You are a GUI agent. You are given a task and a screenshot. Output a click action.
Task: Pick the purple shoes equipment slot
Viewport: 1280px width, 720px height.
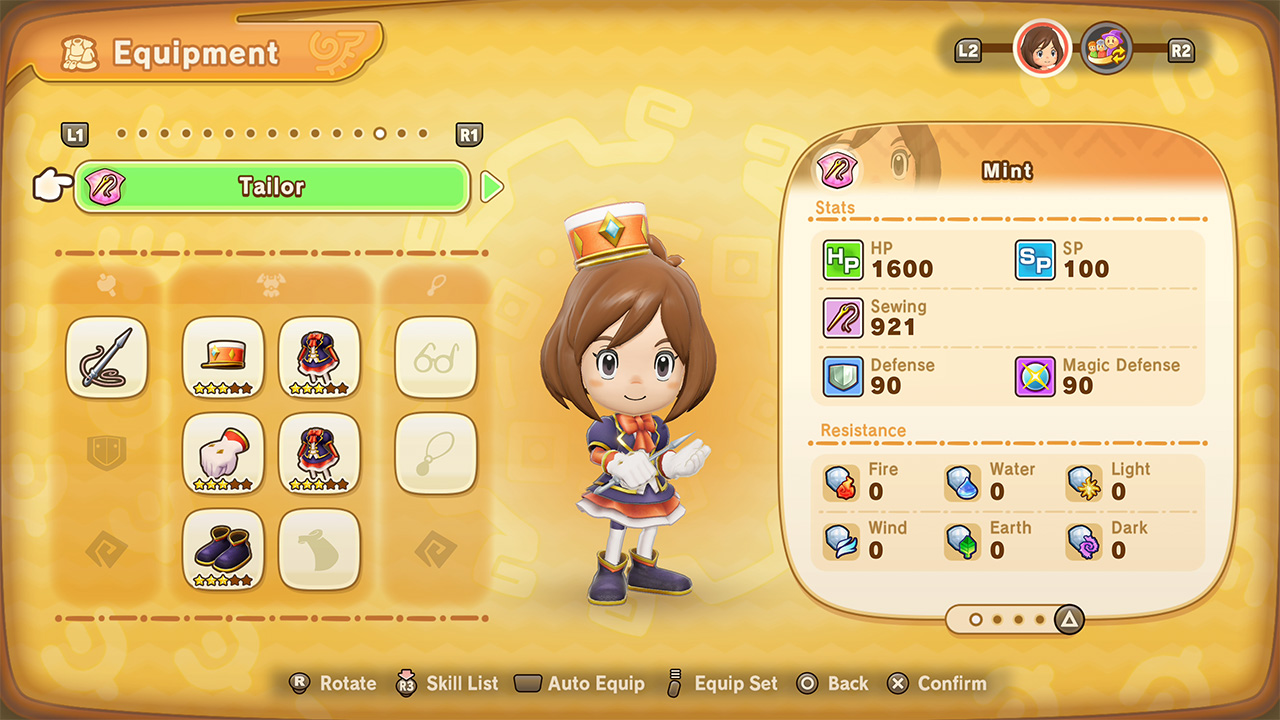click(223, 549)
